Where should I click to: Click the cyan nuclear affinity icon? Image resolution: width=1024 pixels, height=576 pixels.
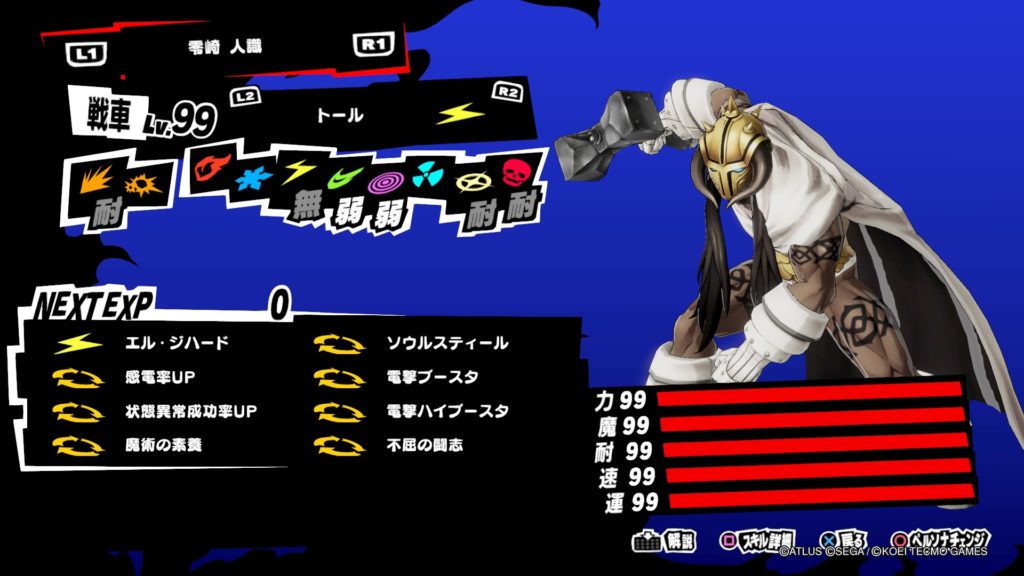coord(427,173)
